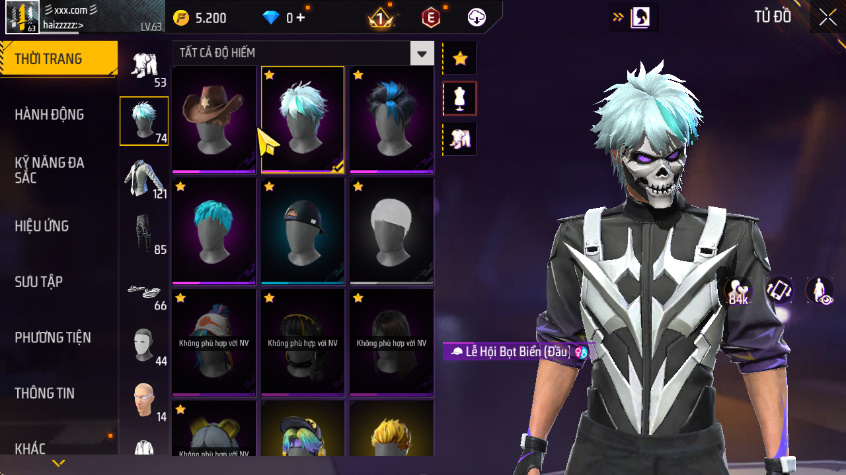Add diamonds with the plus button
The image size is (846, 475).
300,18
